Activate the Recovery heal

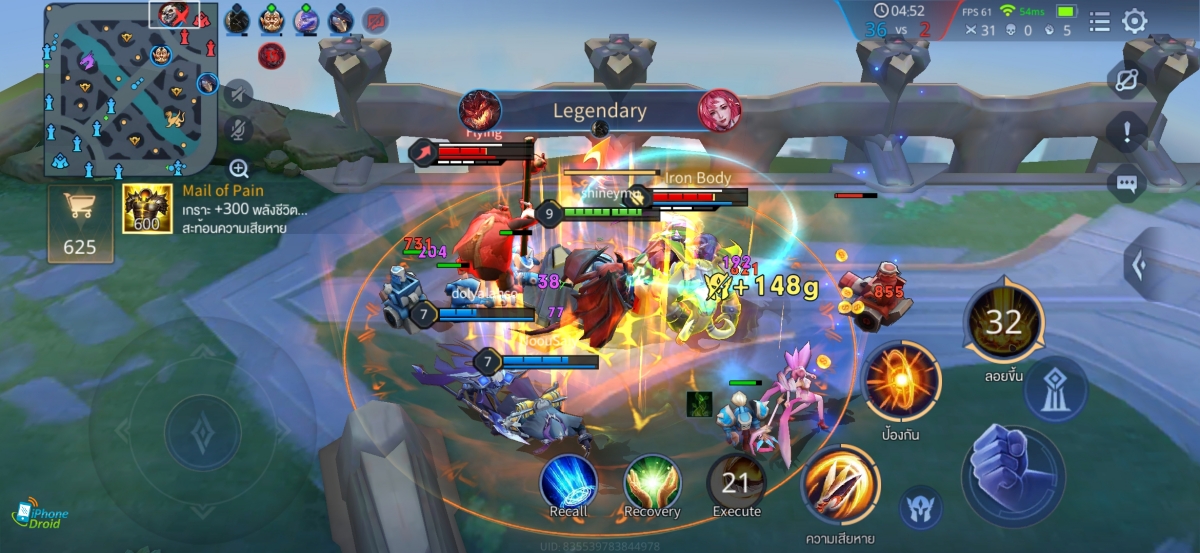tap(652, 484)
